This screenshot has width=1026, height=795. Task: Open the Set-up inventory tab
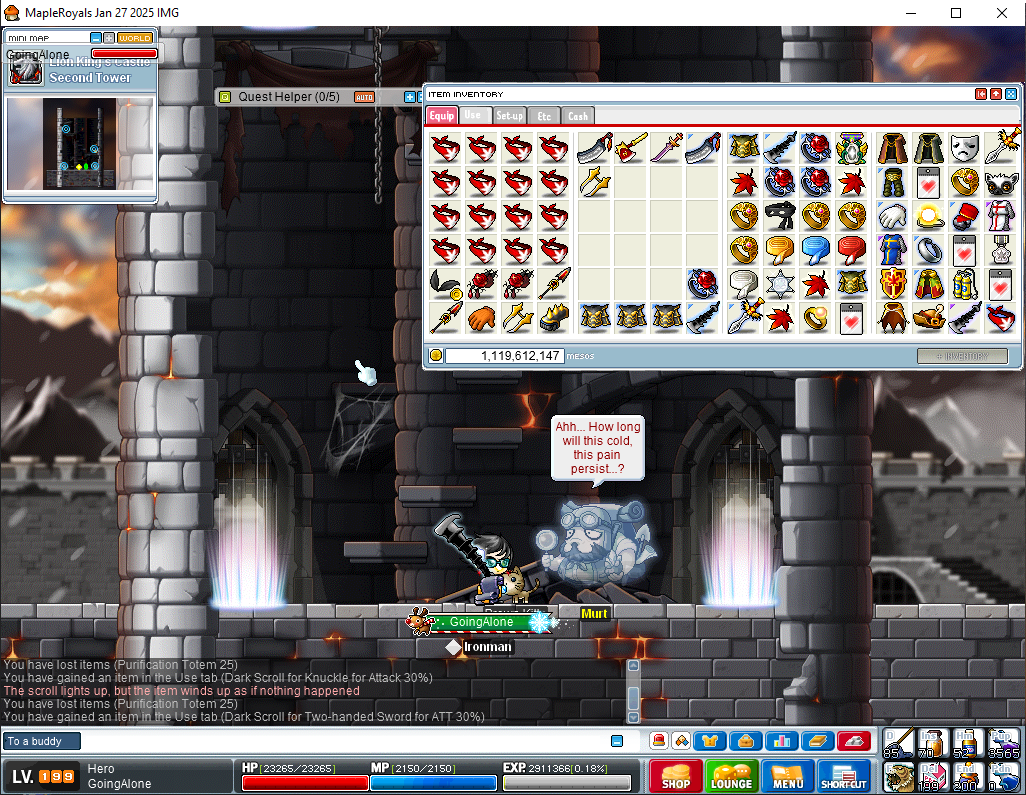point(509,116)
